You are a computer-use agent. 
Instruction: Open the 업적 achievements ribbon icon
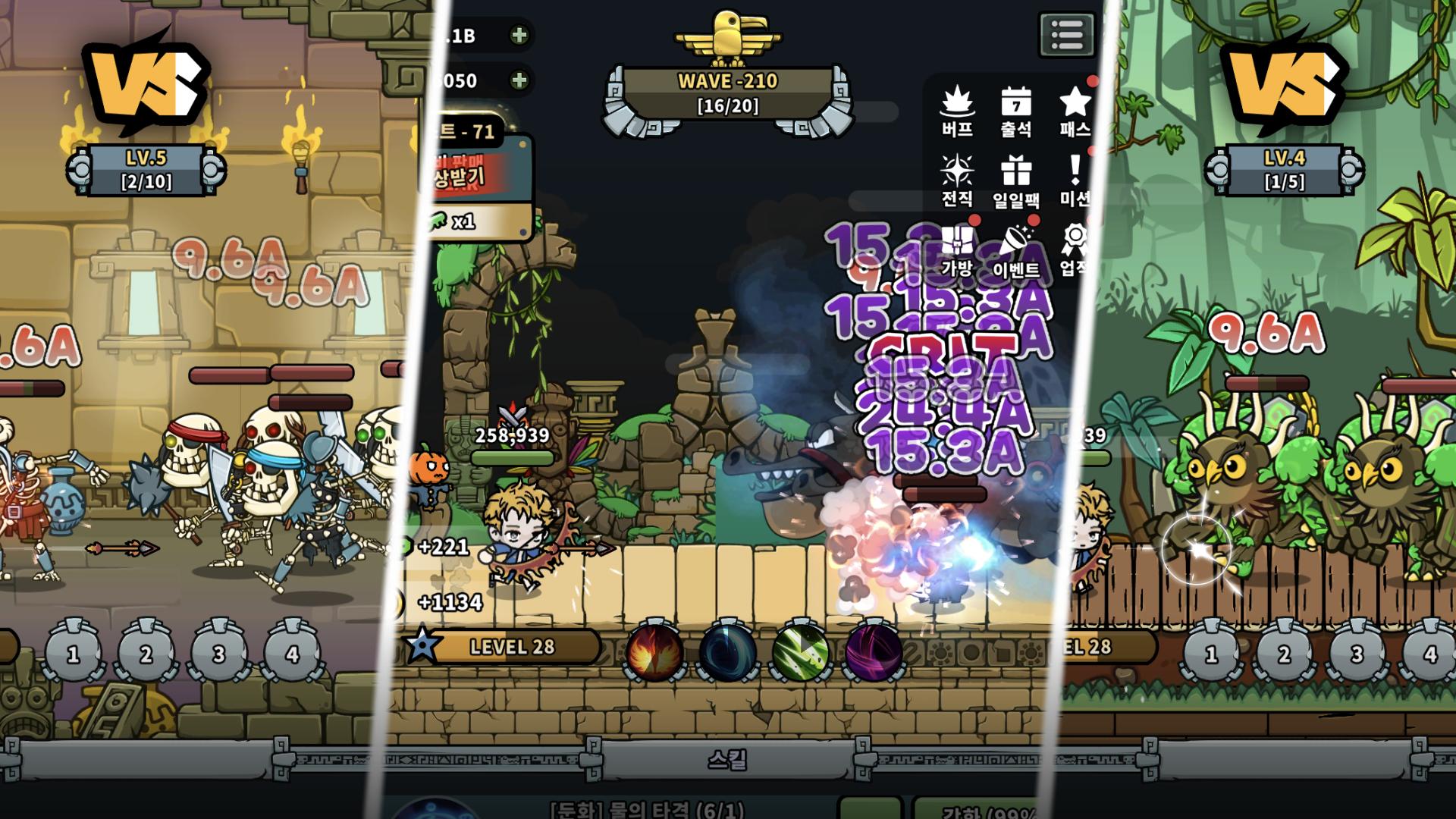coord(1075,250)
